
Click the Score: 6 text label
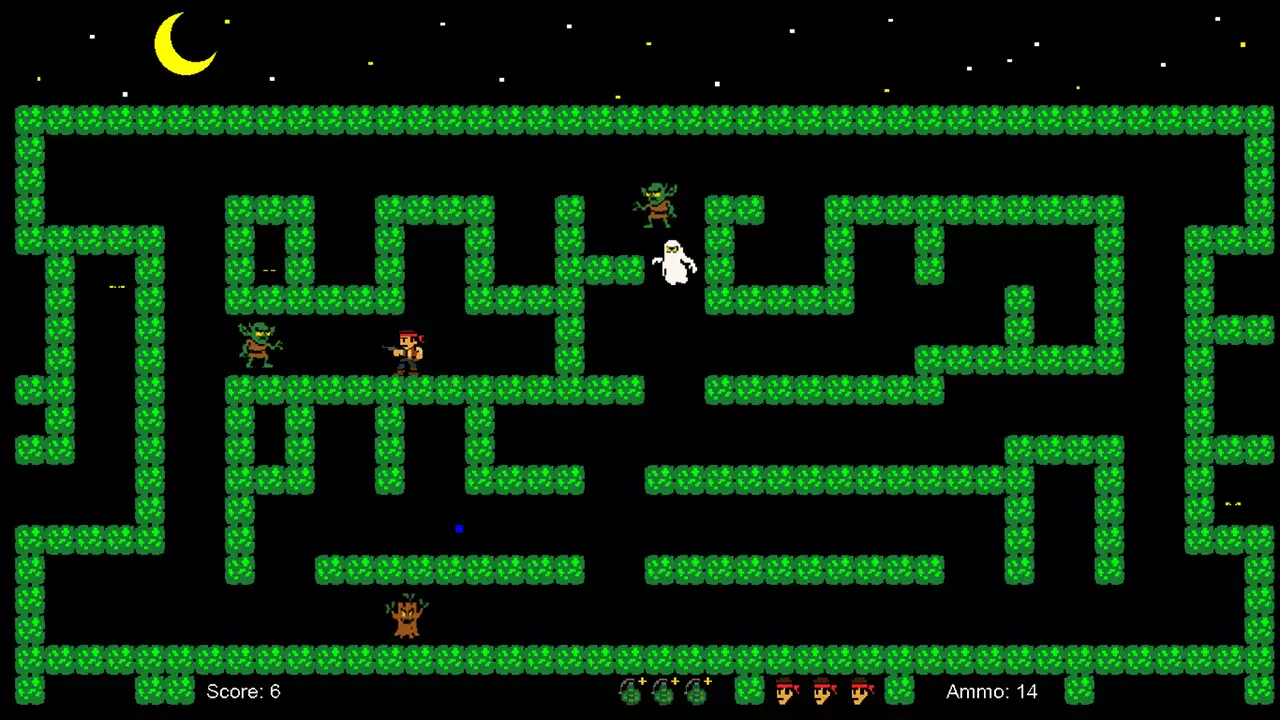[243, 691]
